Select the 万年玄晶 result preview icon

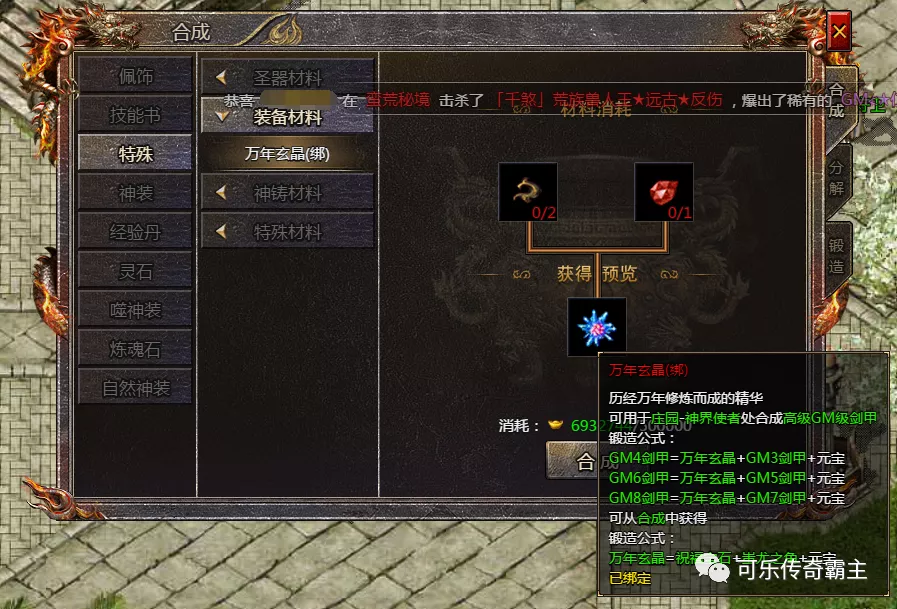[597, 326]
